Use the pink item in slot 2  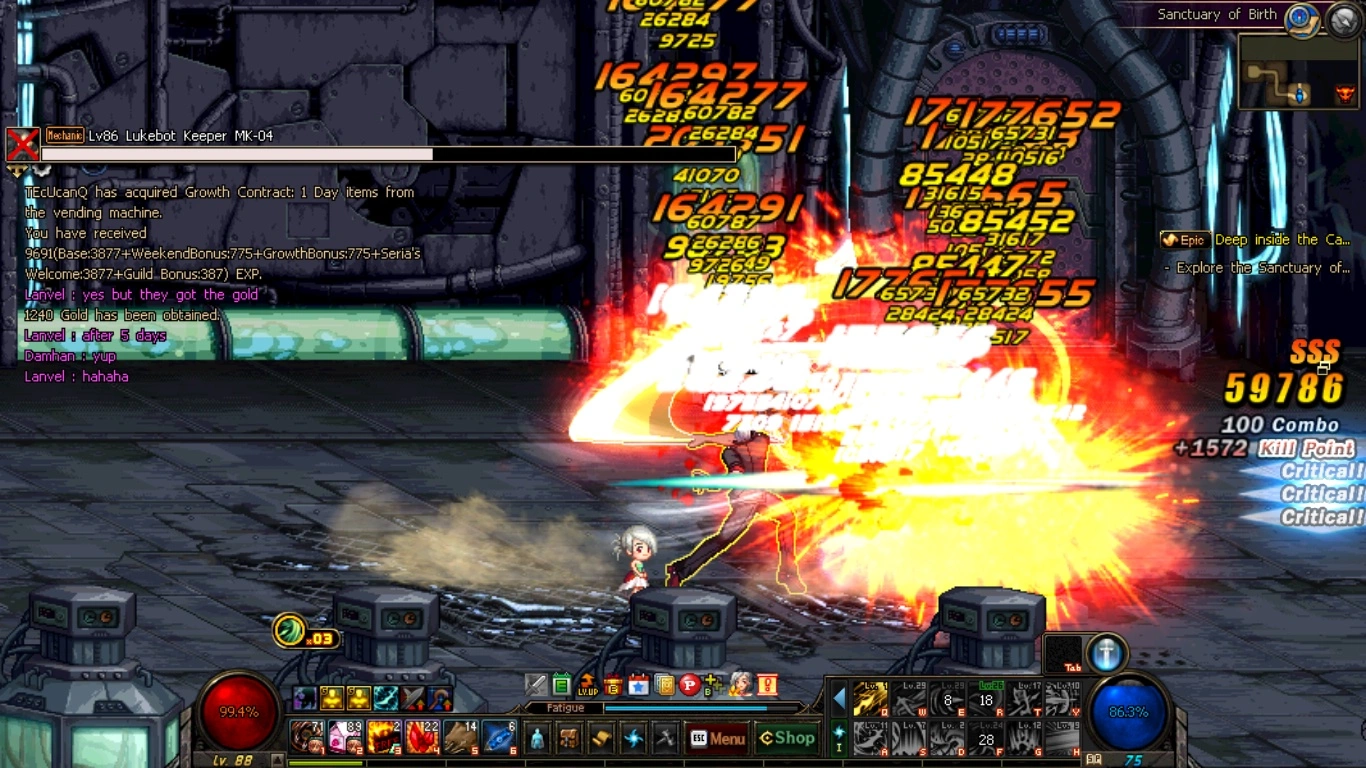point(345,738)
